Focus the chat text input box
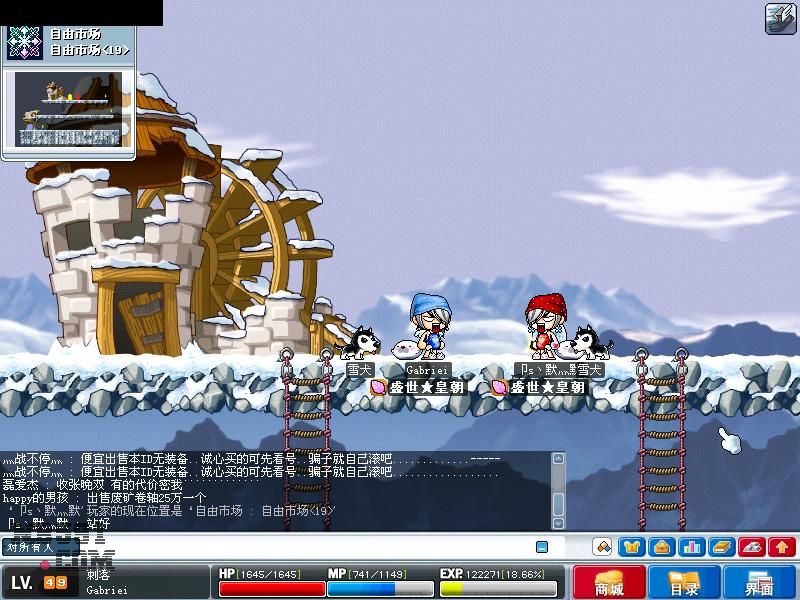This screenshot has width=800, height=600. (x=300, y=547)
